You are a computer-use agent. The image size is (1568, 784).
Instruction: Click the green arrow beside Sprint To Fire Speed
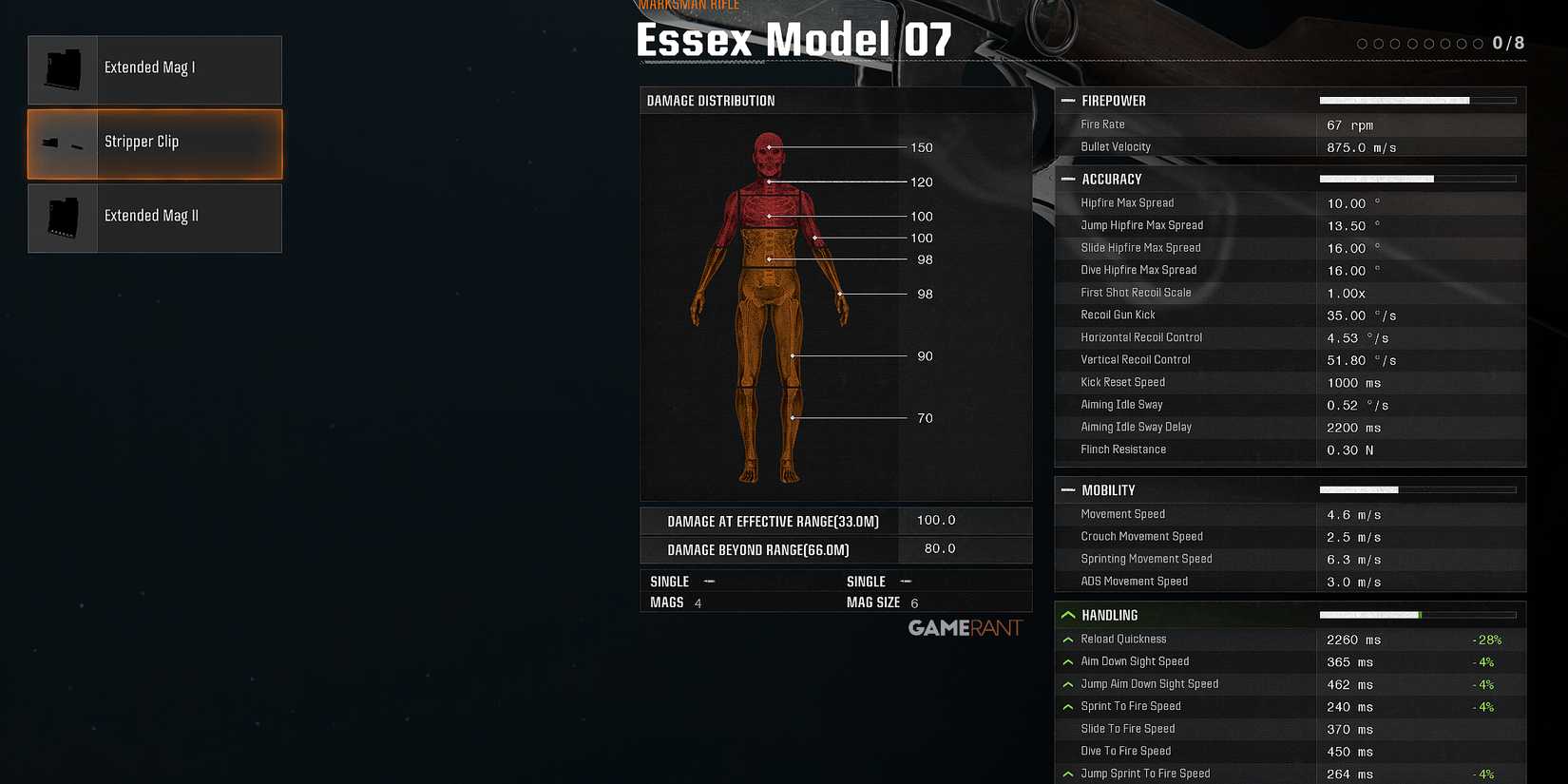click(x=1068, y=706)
